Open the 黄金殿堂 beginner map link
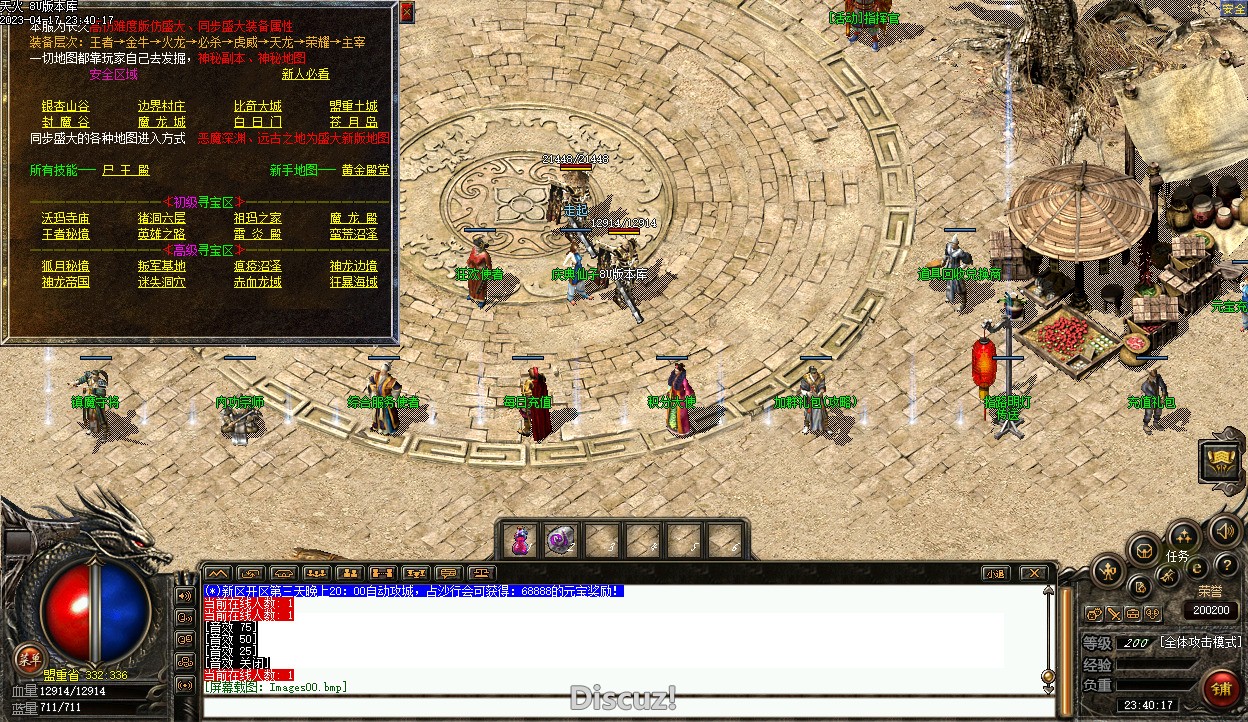This screenshot has height=722, width=1248. click(x=365, y=170)
